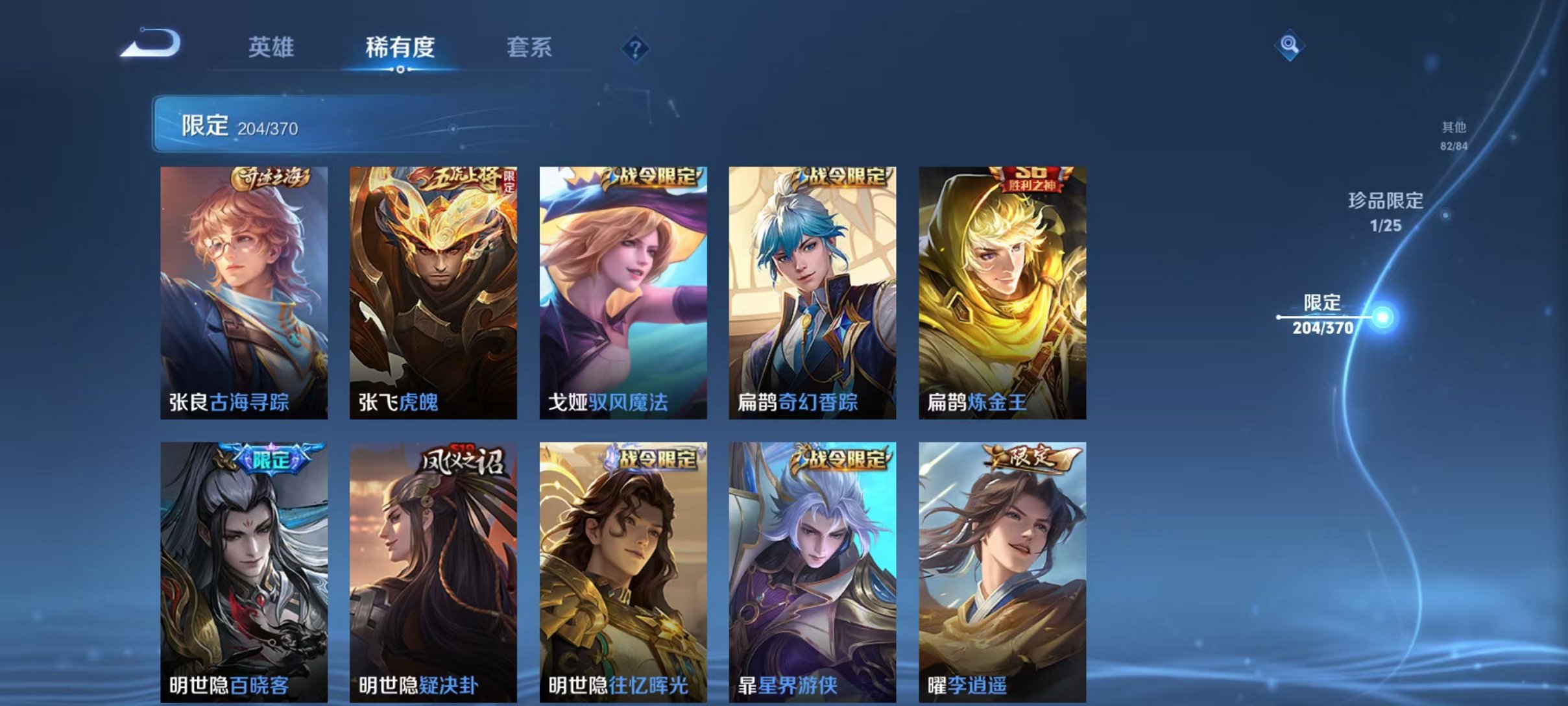Image resolution: width=1568 pixels, height=706 pixels.
Task: Switch to the 套系 tab
Action: 529,49
